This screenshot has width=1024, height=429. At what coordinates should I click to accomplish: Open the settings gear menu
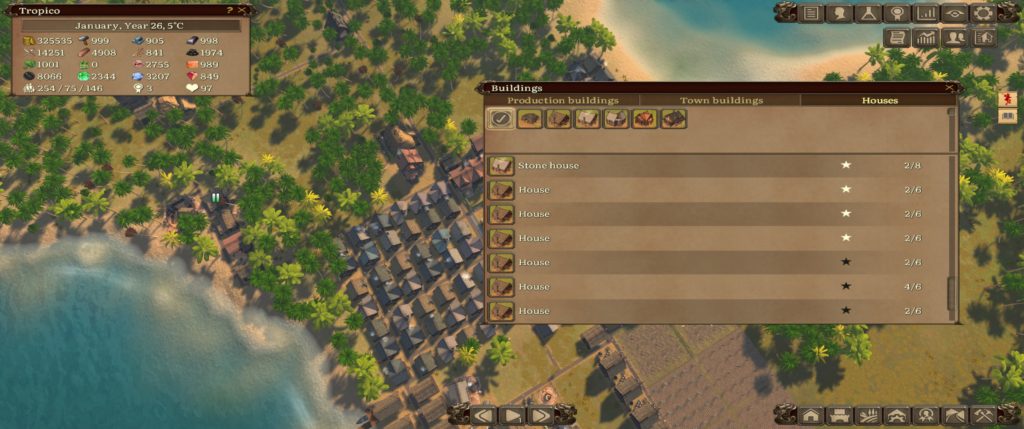coord(983,13)
